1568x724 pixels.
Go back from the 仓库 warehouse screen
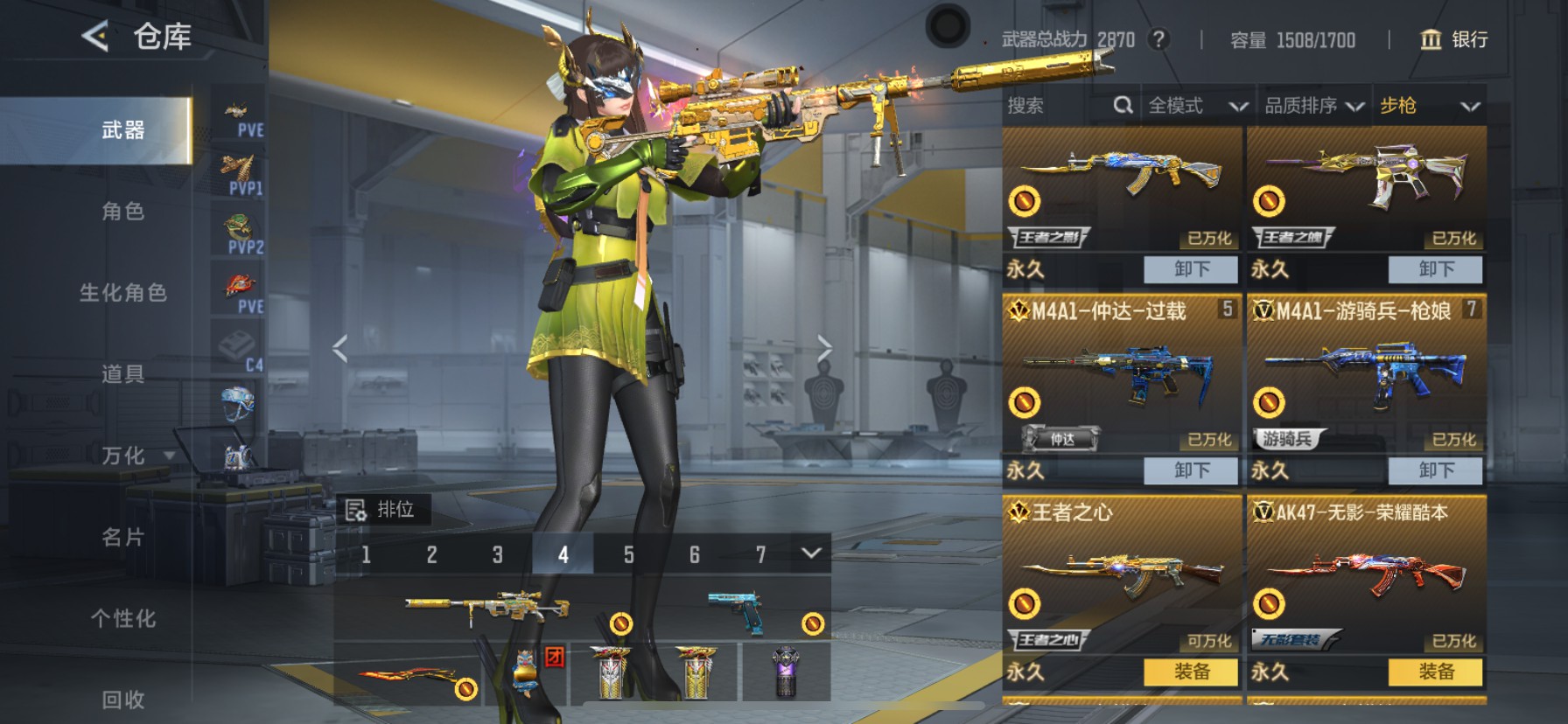click(95, 37)
